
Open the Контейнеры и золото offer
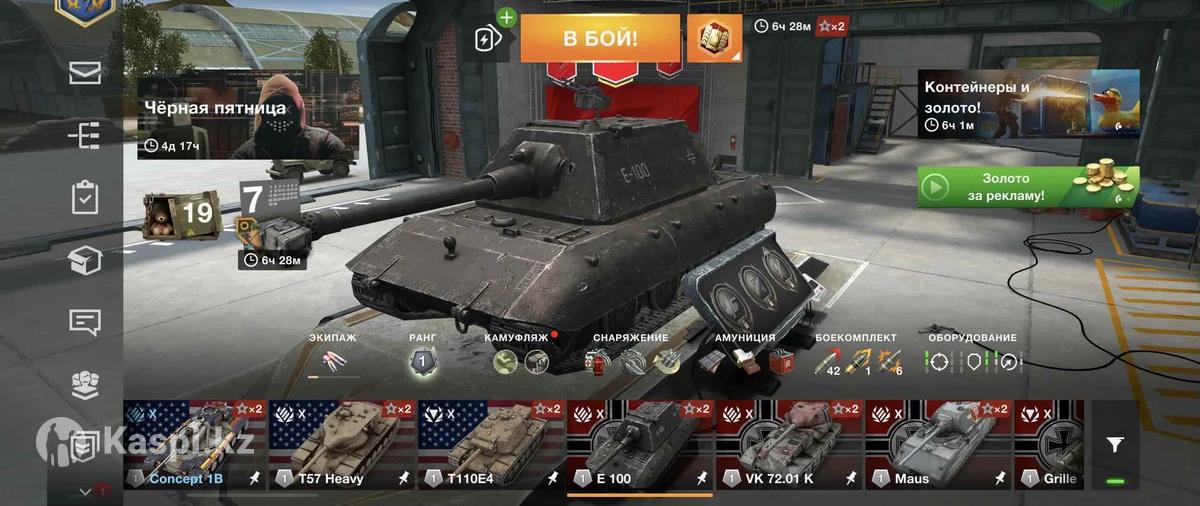(x=1028, y=103)
